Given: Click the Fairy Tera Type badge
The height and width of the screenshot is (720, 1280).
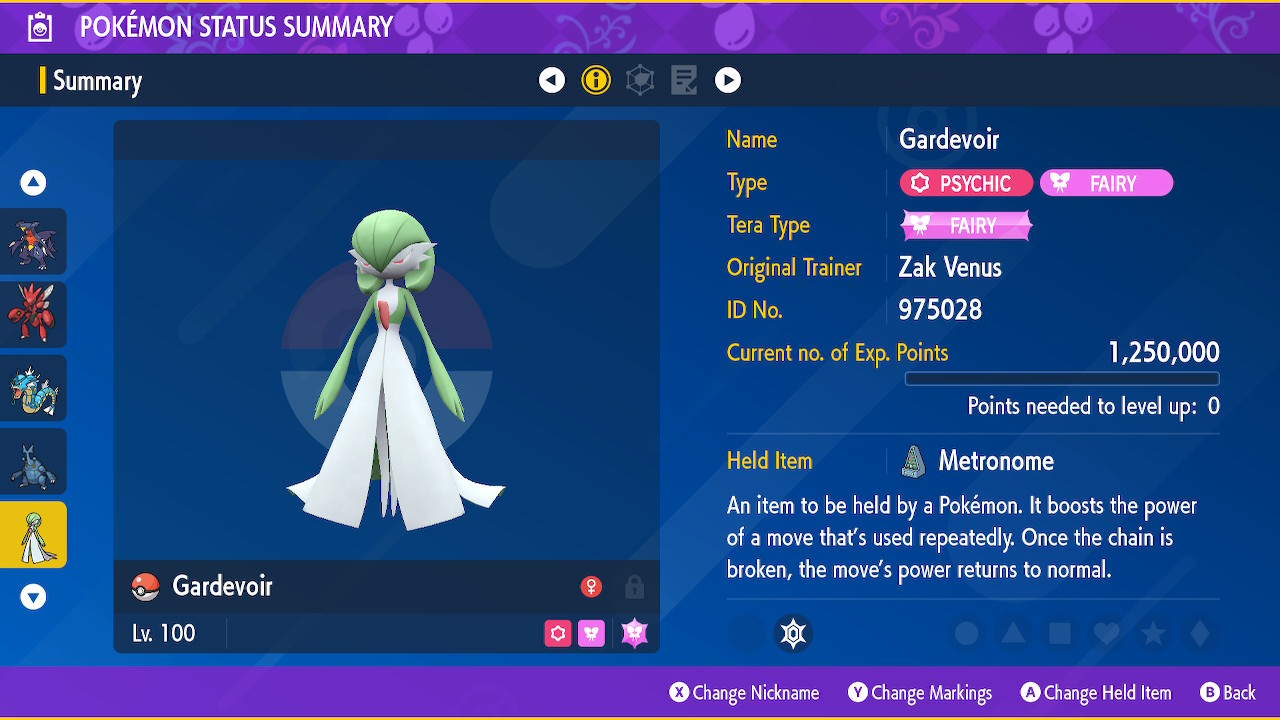Looking at the screenshot, I should point(965,225).
